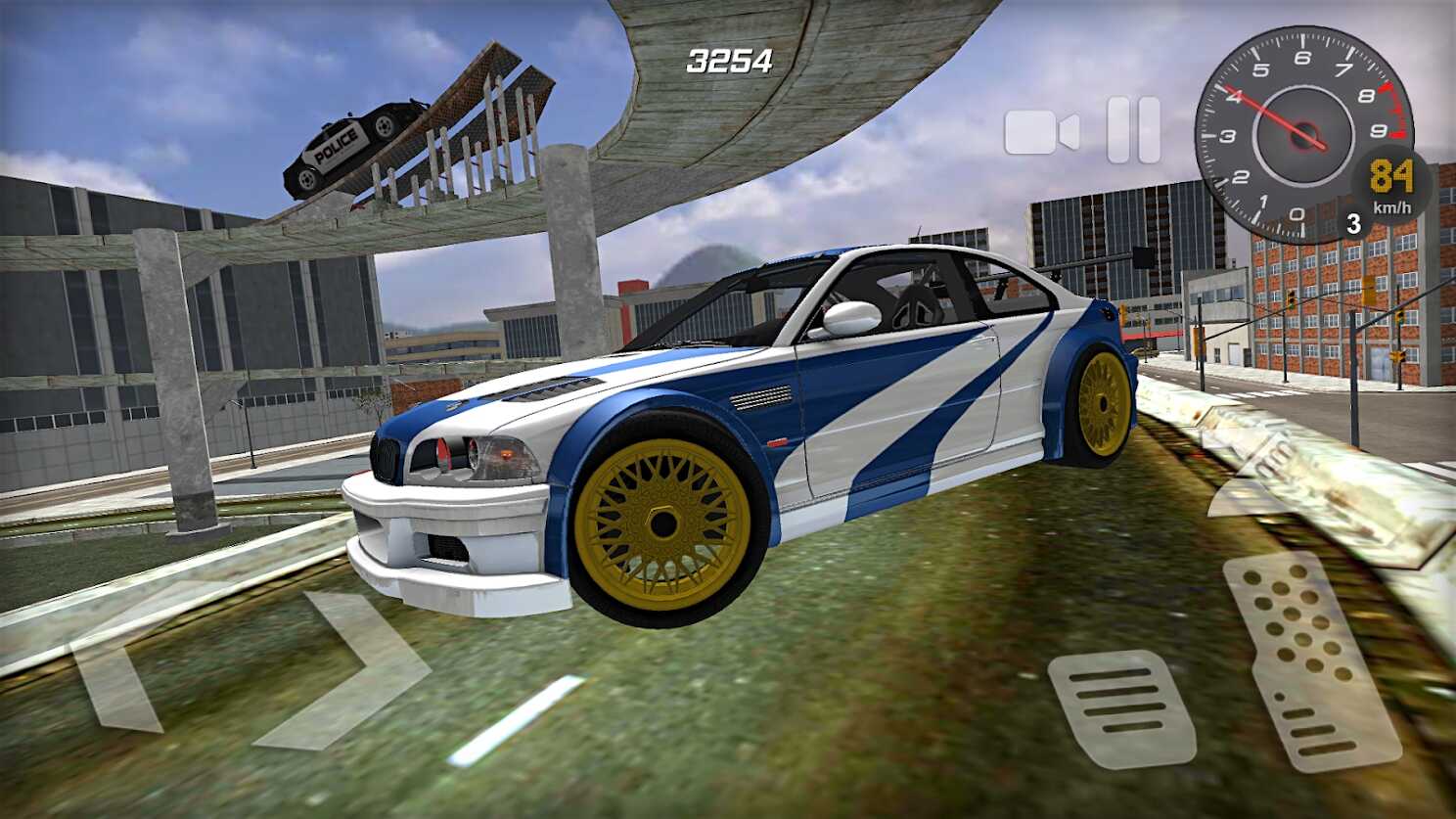Hit the brake pedal
The image size is (1456, 819).
(x=1120, y=706)
